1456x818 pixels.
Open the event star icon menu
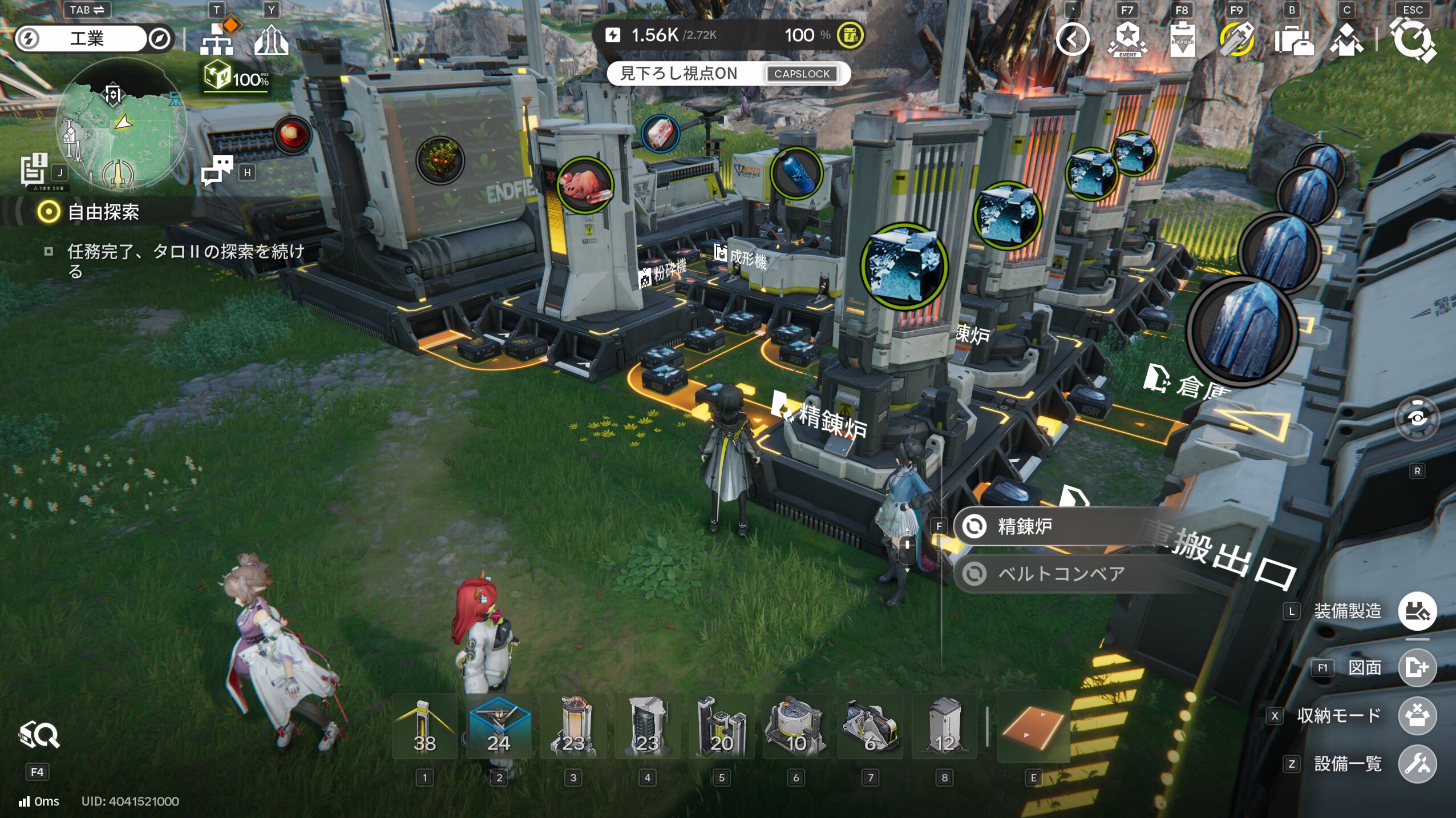[1127, 39]
